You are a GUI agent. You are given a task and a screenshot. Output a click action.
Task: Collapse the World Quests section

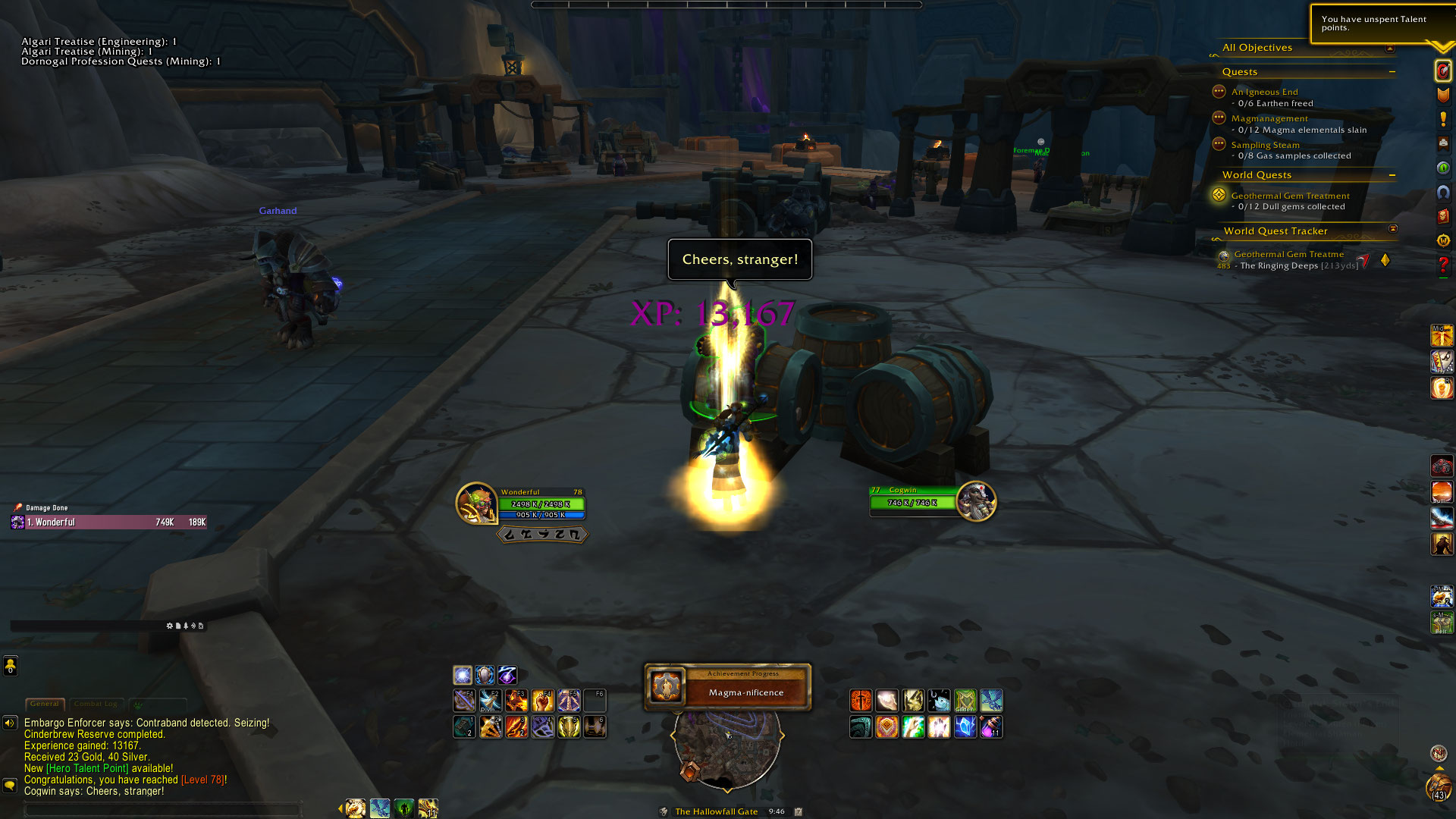tap(1392, 175)
